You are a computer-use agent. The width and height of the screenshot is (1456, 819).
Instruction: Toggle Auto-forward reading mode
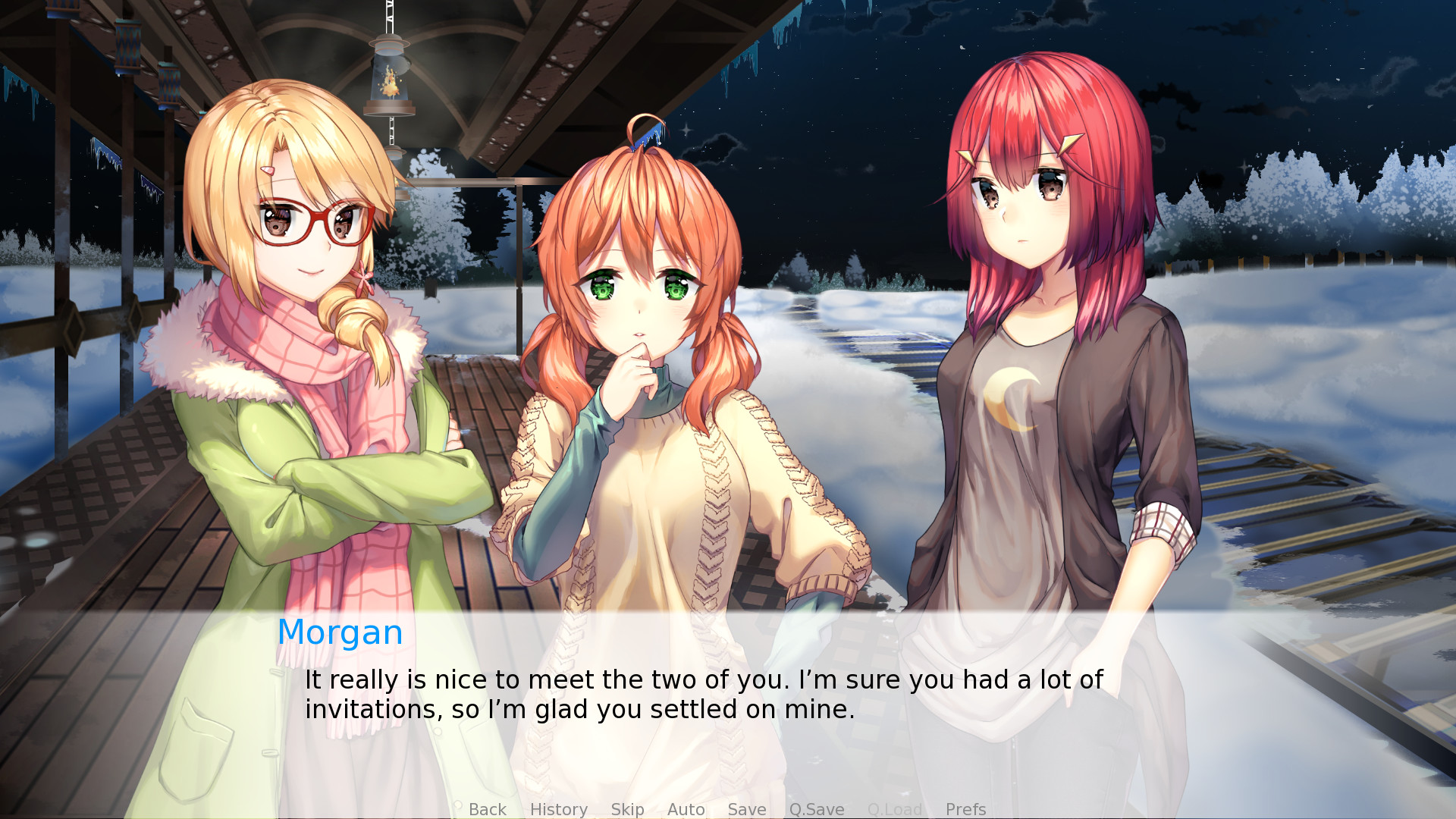(686, 809)
